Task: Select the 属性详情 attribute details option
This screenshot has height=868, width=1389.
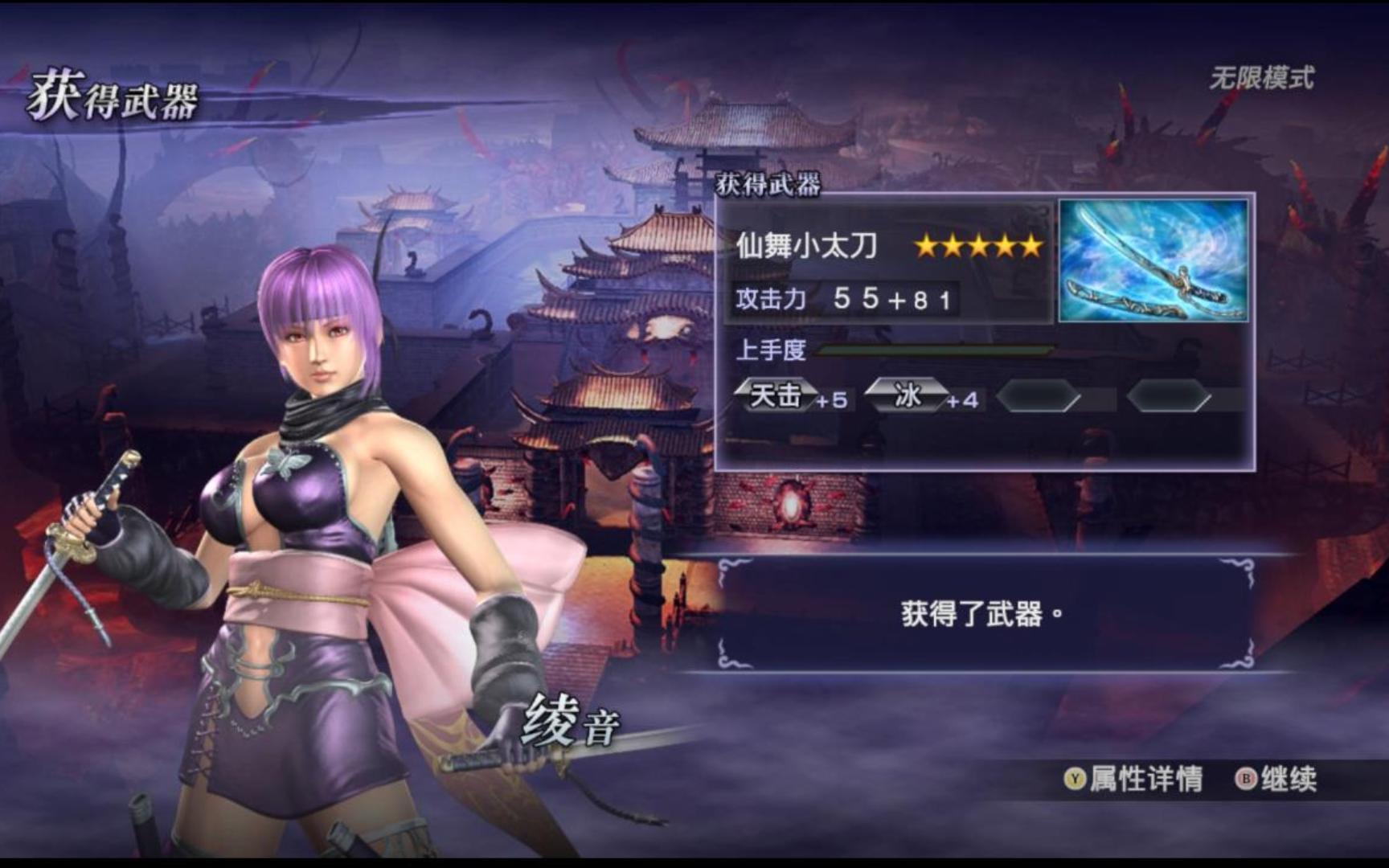Action: pyautogui.click(x=1133, y=779)
